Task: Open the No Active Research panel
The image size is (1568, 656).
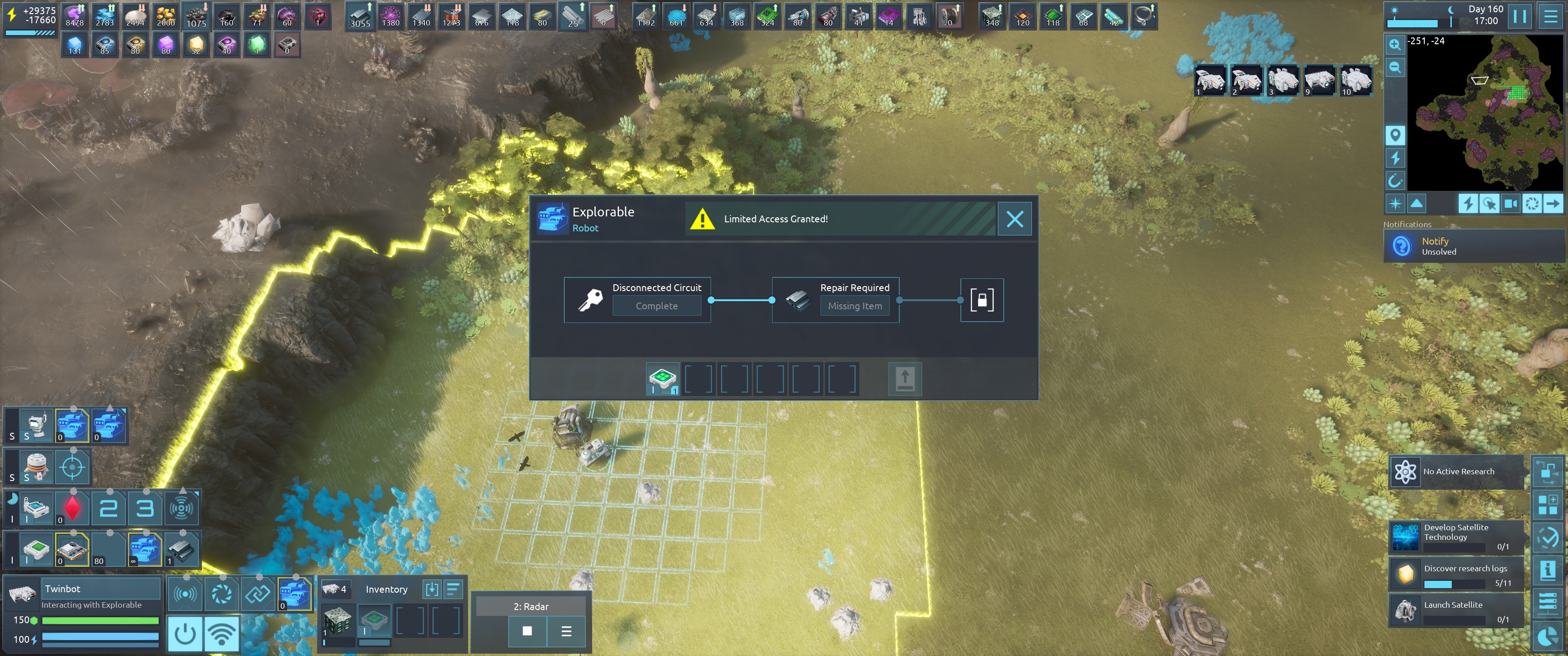Action: (x=1456, y=471)
